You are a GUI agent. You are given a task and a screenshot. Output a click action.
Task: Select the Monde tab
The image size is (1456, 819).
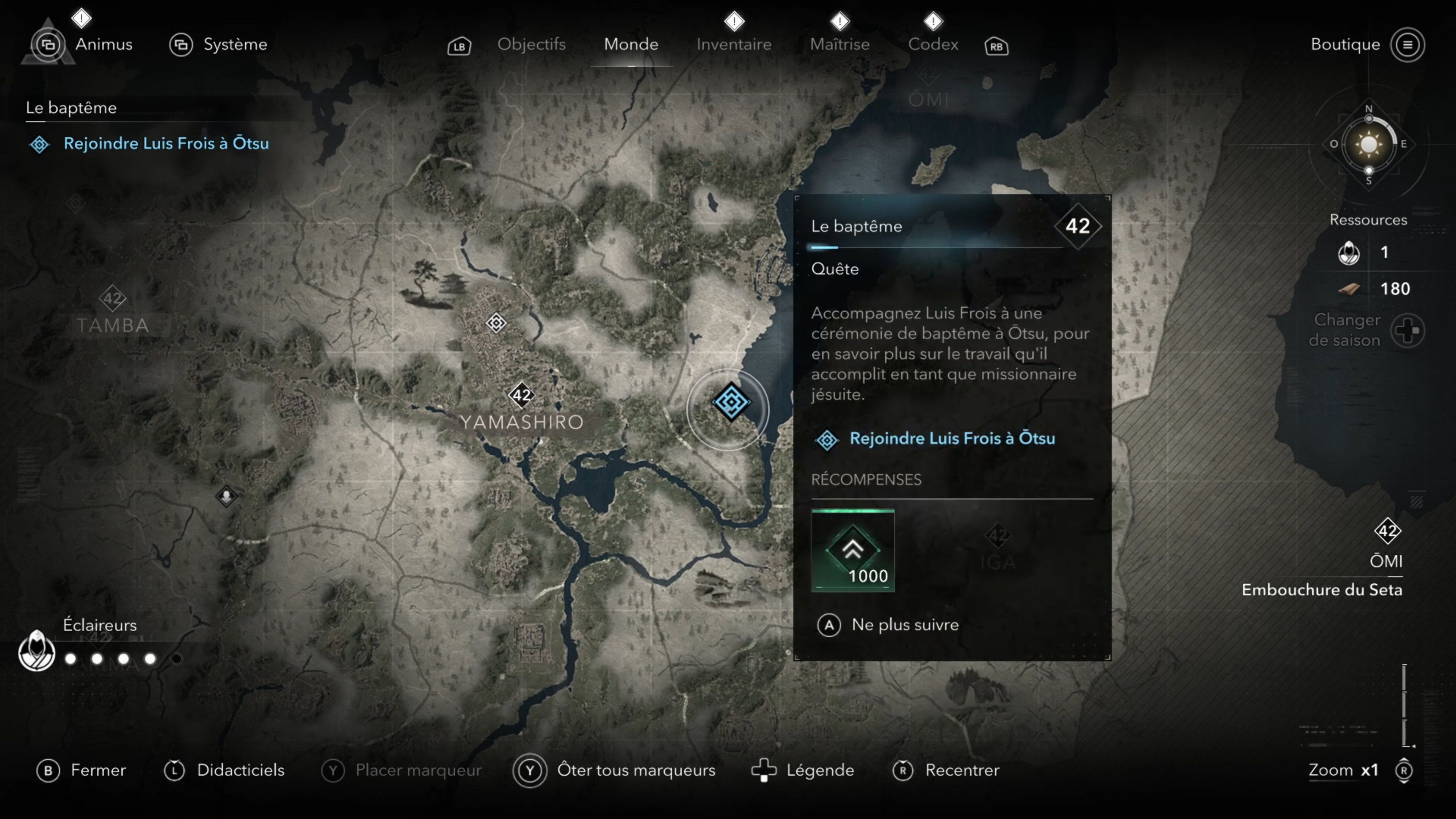(631, 44)
